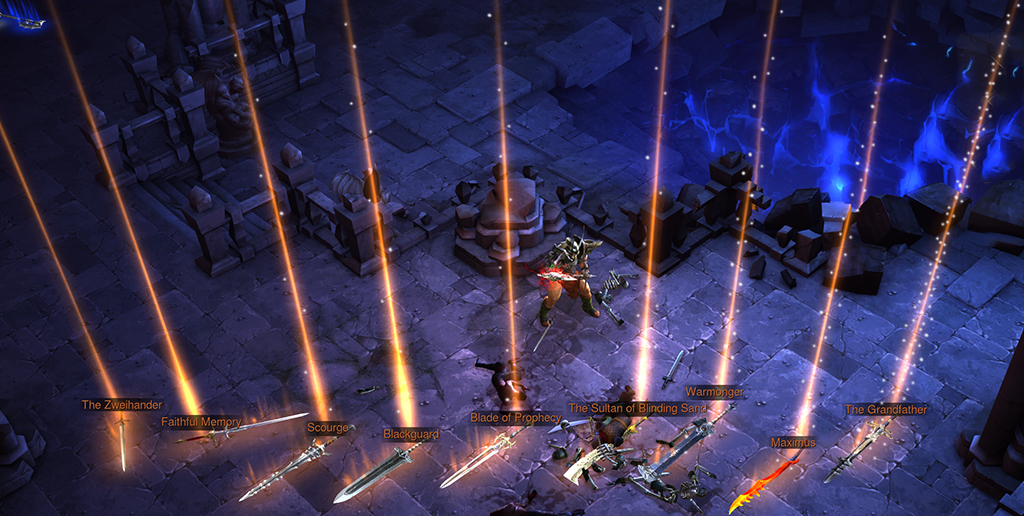Select the Scourge item label
The image size is (1024, 516).
click(x=328, y=428)
